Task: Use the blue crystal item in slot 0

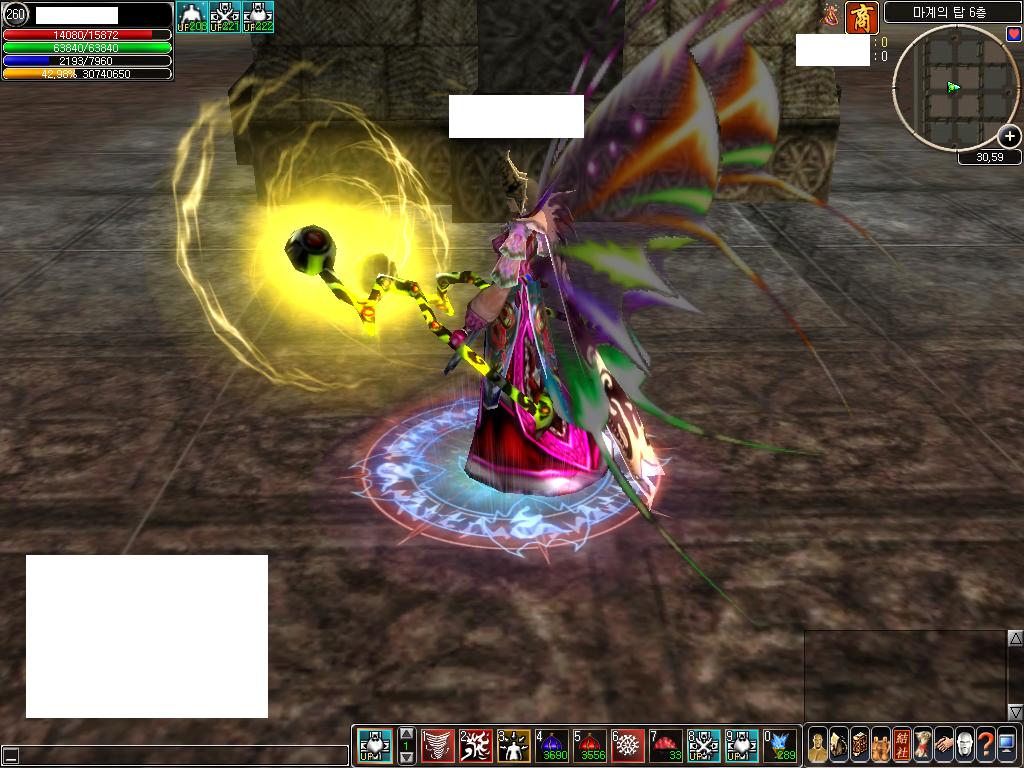Action: (x=780, y=745)
